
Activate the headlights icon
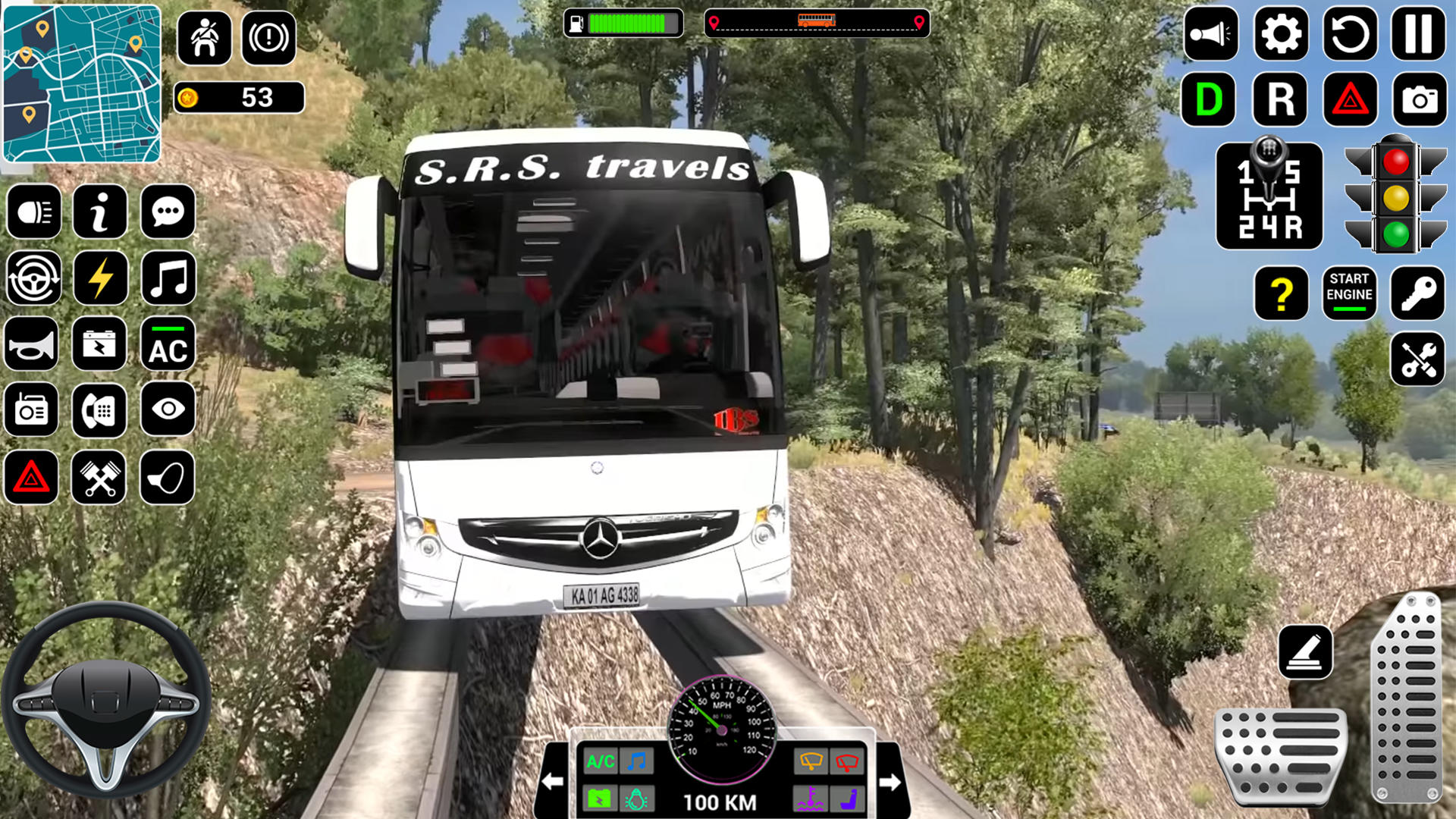33,212
